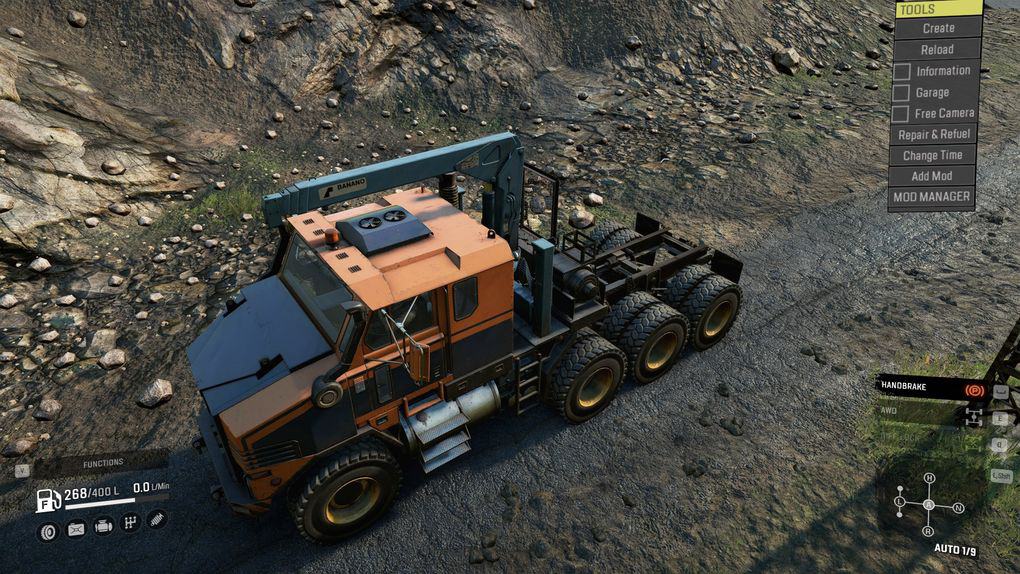
Task: Select Repair & Refuel
Action: pyautogui.click(x=933, y=134)
